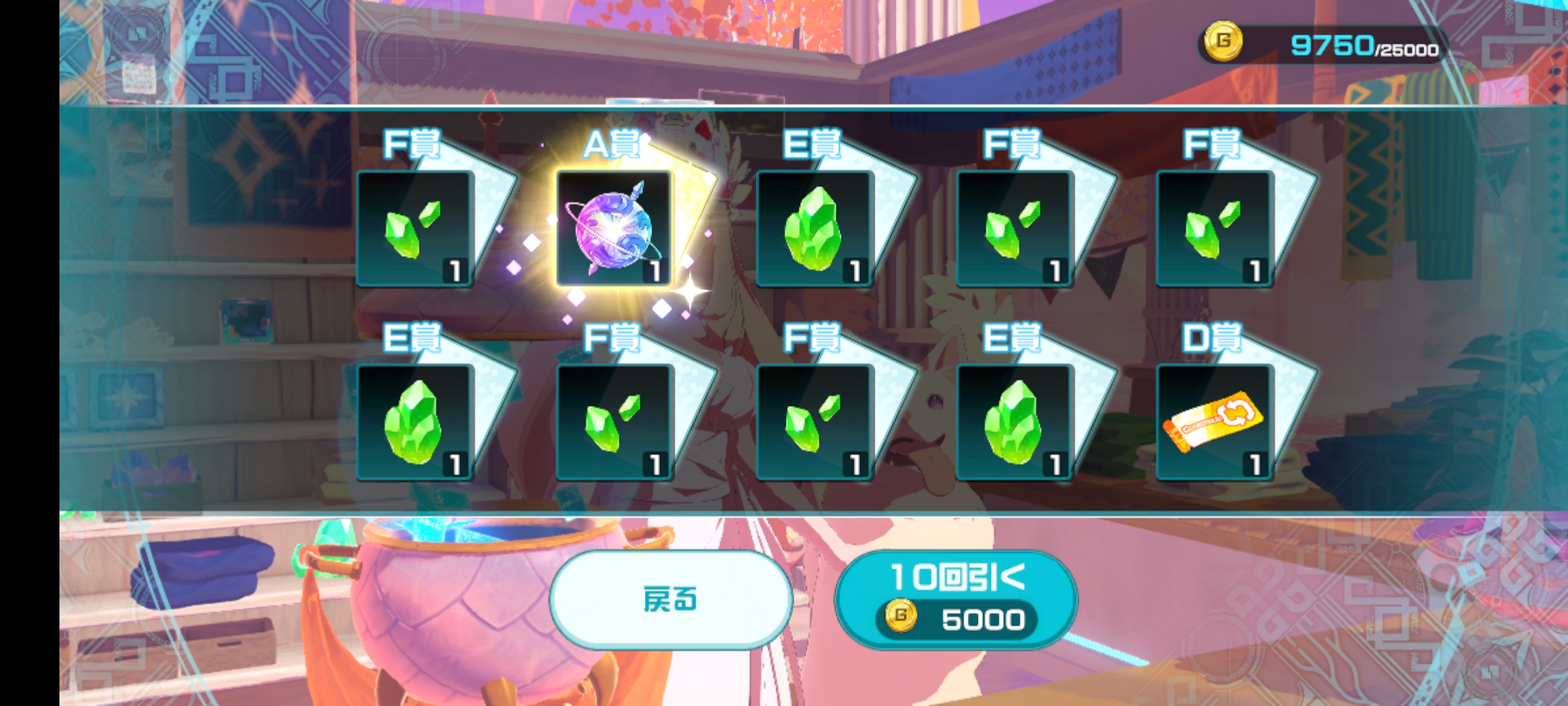Select the A賞 purple orb prize
Screen dimensions: 1568x706
pos(613,229)
